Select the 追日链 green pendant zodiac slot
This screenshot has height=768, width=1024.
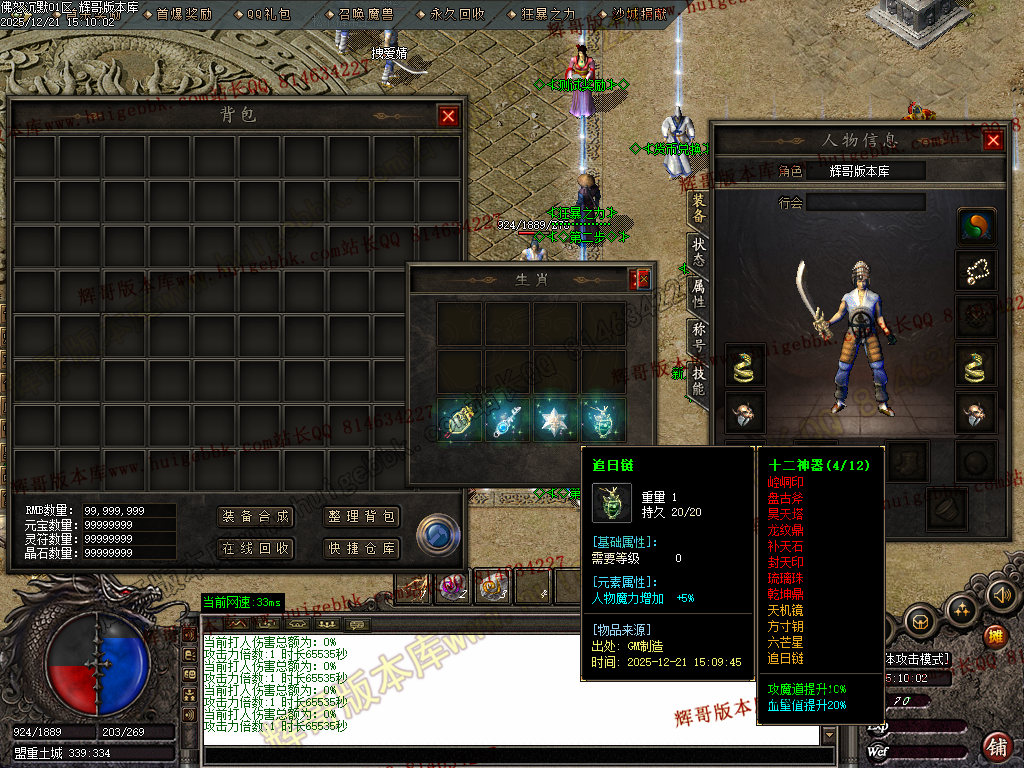604,421
